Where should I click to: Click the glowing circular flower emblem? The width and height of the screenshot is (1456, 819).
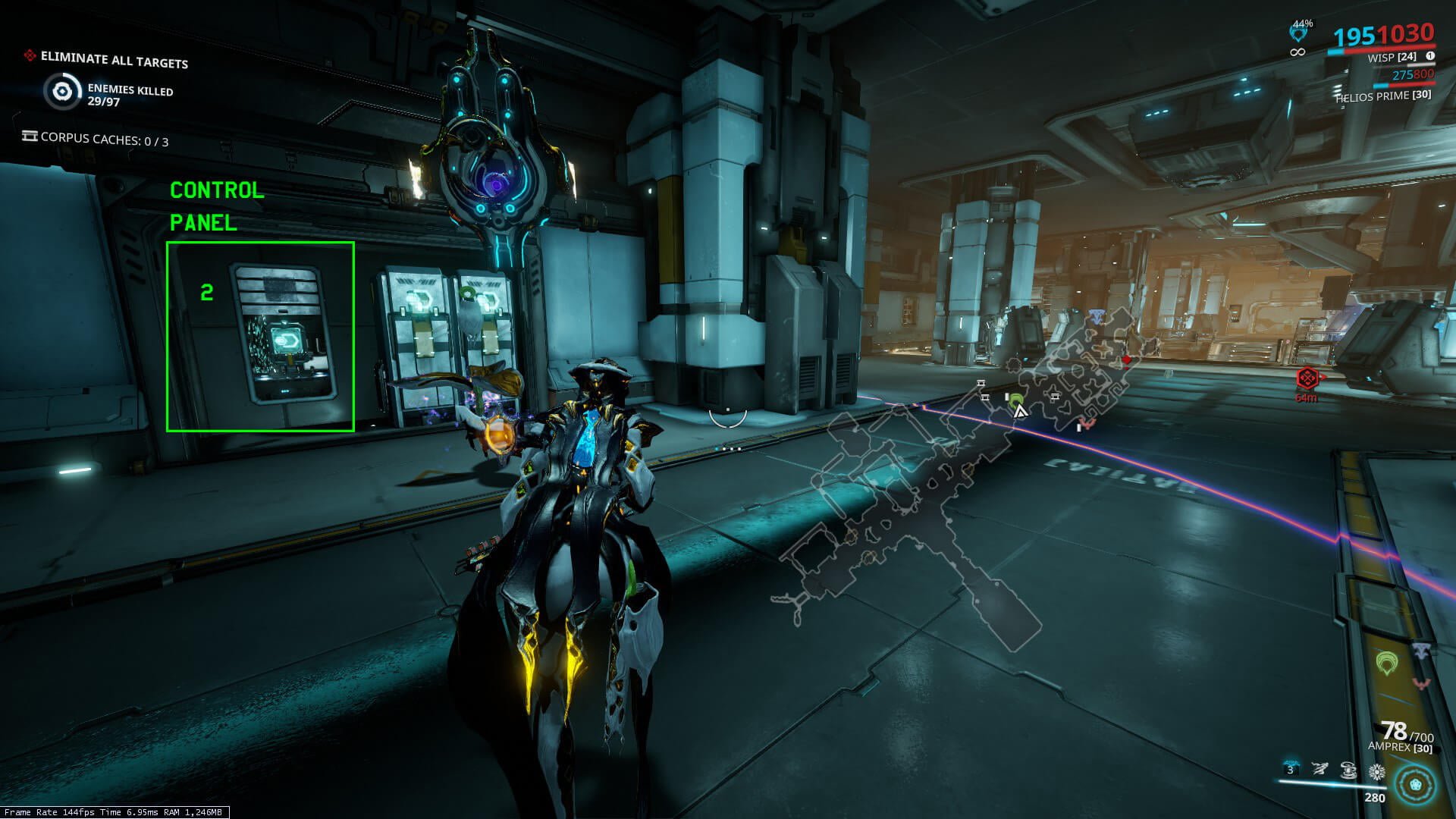(x=1415, y=785)
